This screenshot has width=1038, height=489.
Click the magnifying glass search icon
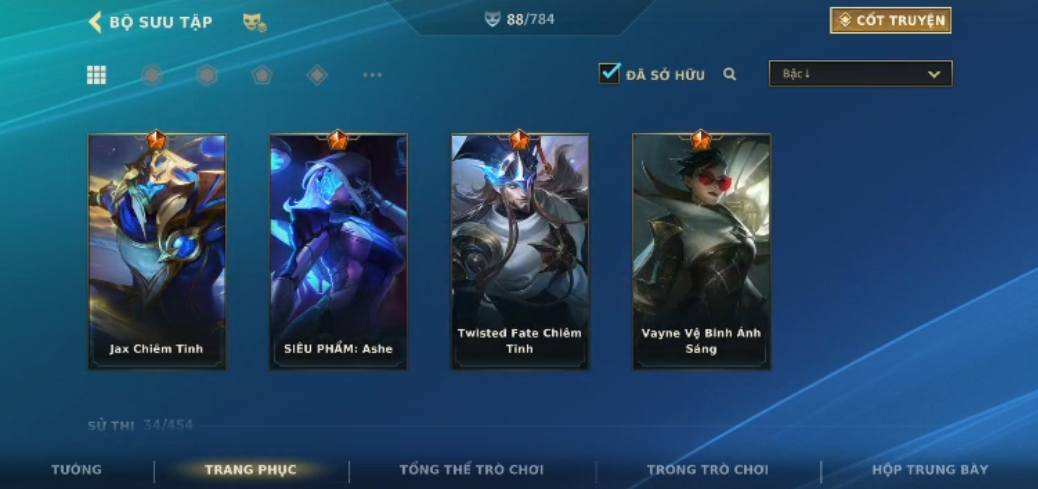(x=730, y=74)
